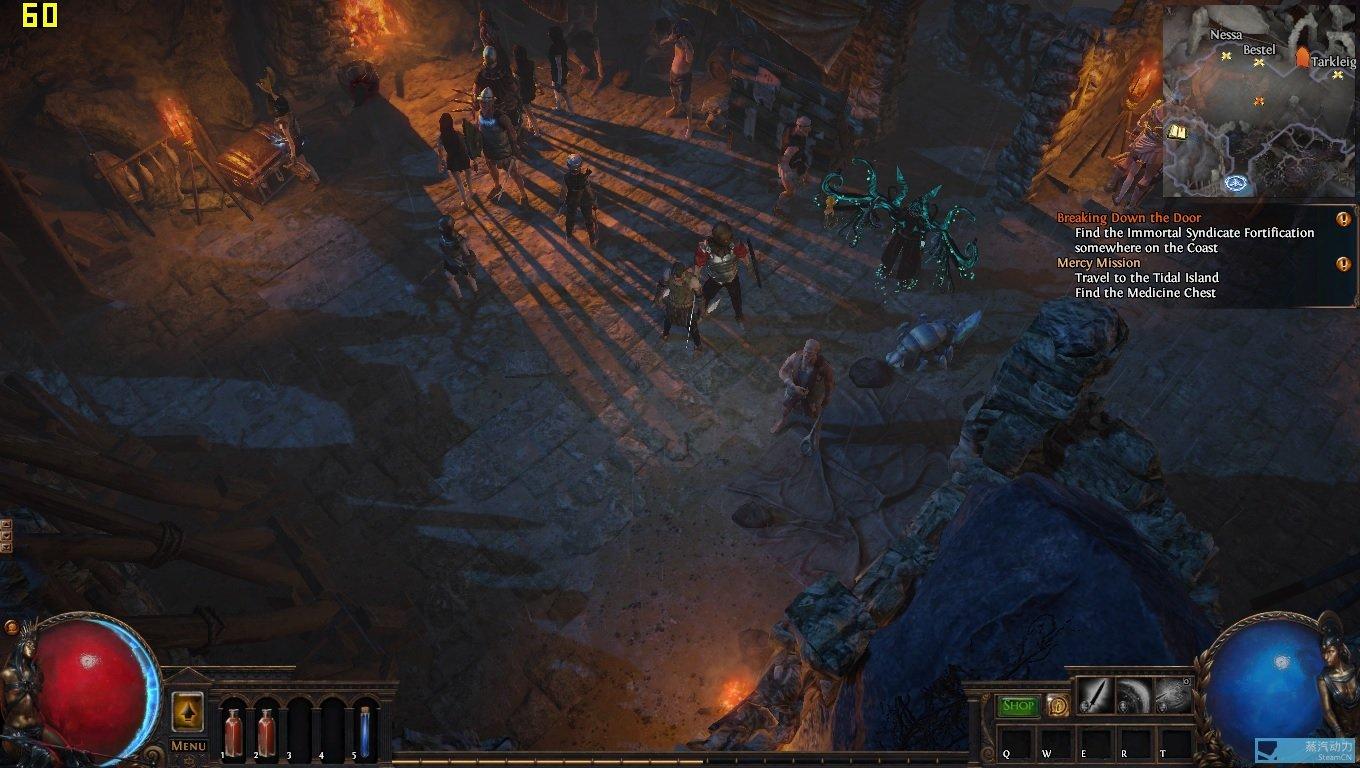The height and width of the screenshot is (768, 1360).
Task: Click the waypoint marker on the minimap
Action: click(1237, 183)
